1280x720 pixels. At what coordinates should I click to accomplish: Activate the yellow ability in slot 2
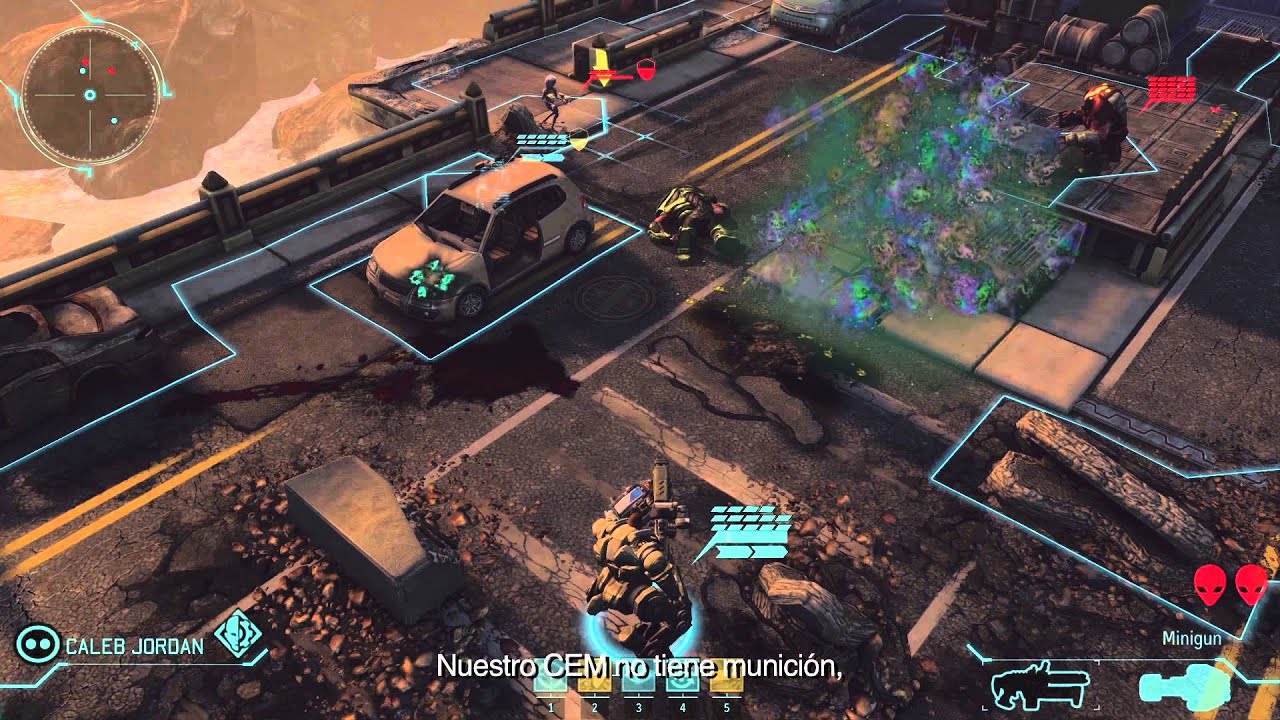point(595,684)
